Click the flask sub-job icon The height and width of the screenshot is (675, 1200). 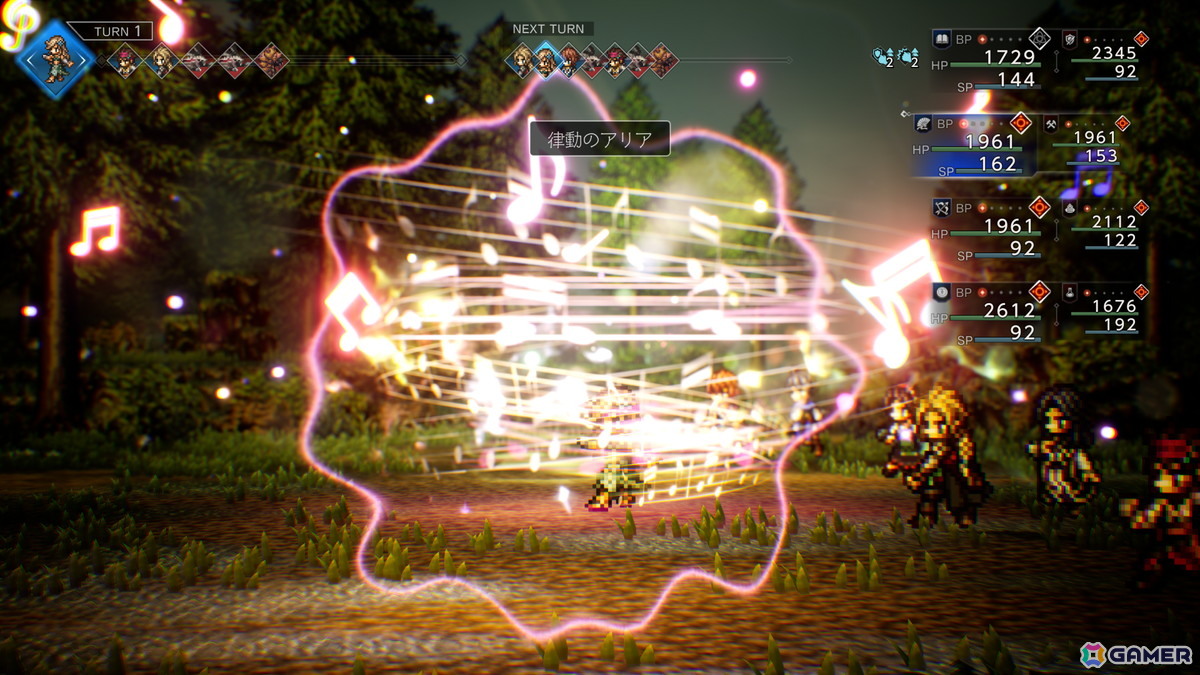(1069, 291)
